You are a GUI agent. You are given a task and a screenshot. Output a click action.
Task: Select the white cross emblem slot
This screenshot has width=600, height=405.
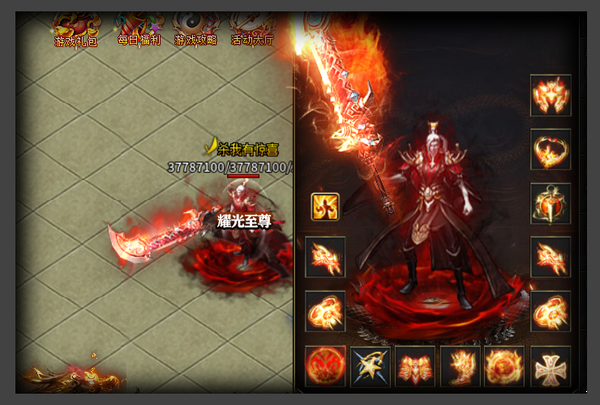[x=550, y=366]
